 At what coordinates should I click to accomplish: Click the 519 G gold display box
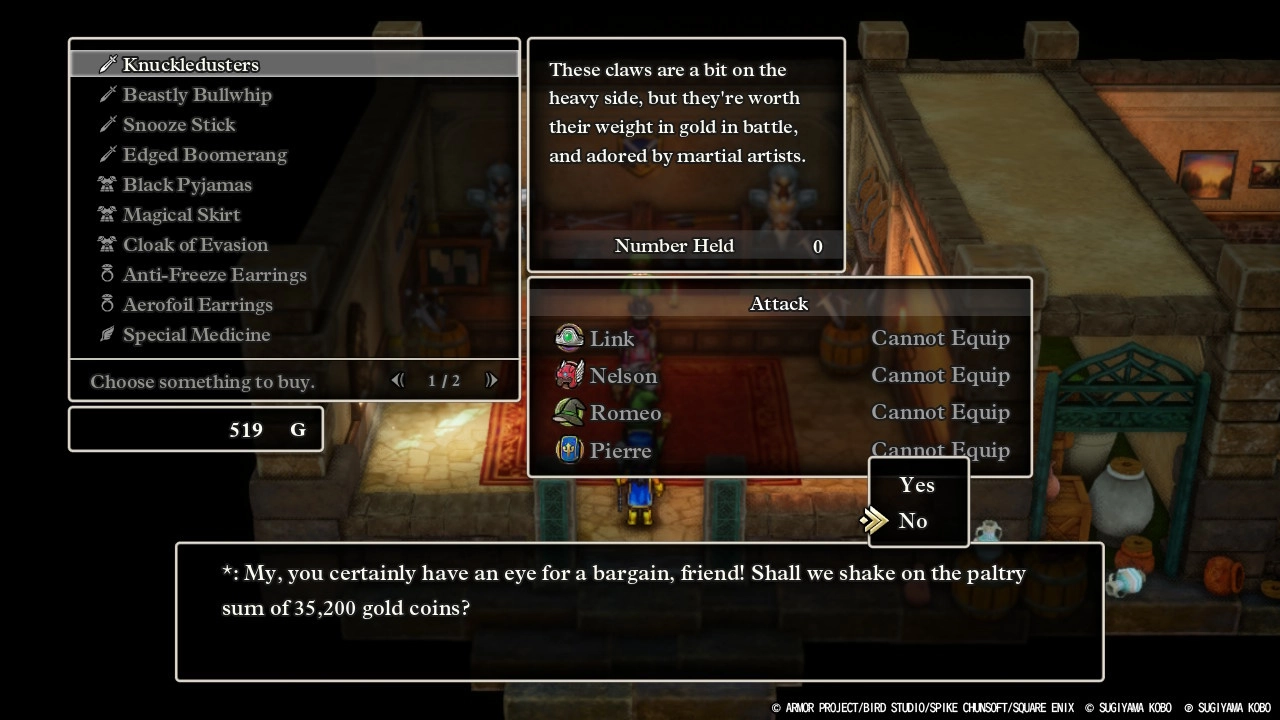coord(195,428)
